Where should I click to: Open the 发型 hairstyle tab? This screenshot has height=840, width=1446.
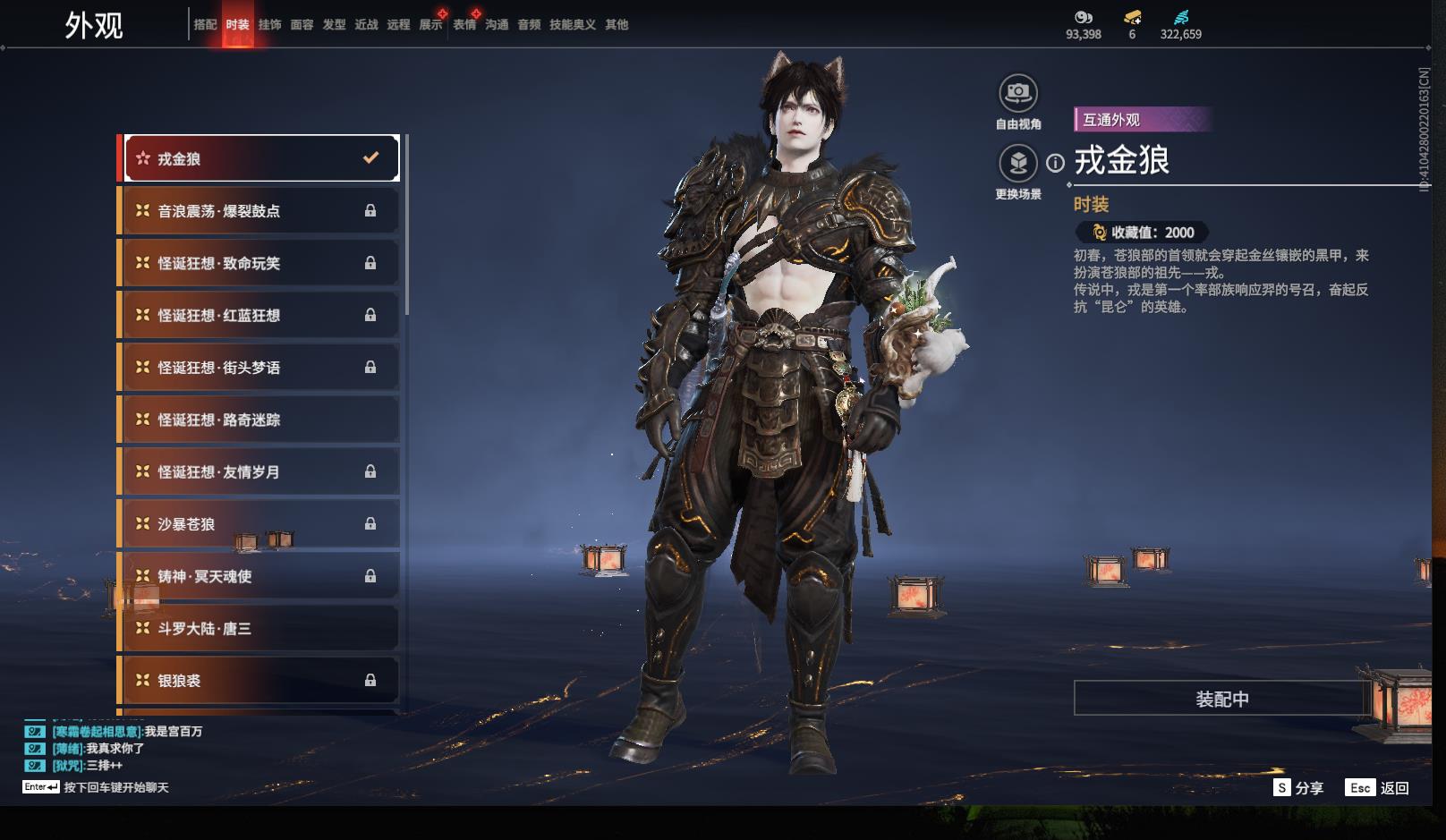click(x=334, y=25)
